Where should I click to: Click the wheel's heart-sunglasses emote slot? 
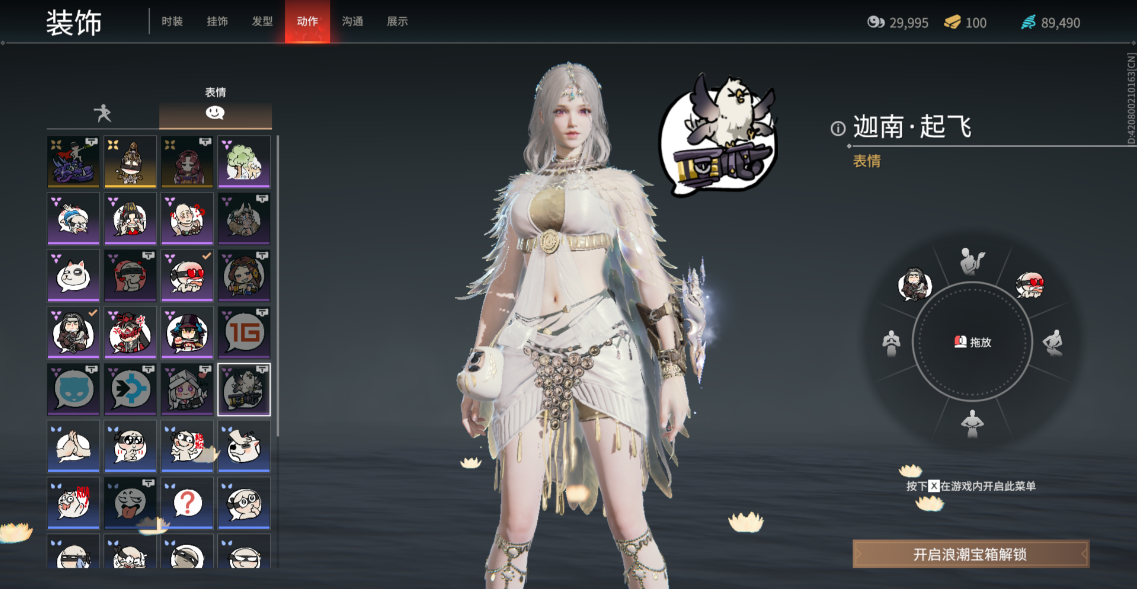(x=1029, y=286)
